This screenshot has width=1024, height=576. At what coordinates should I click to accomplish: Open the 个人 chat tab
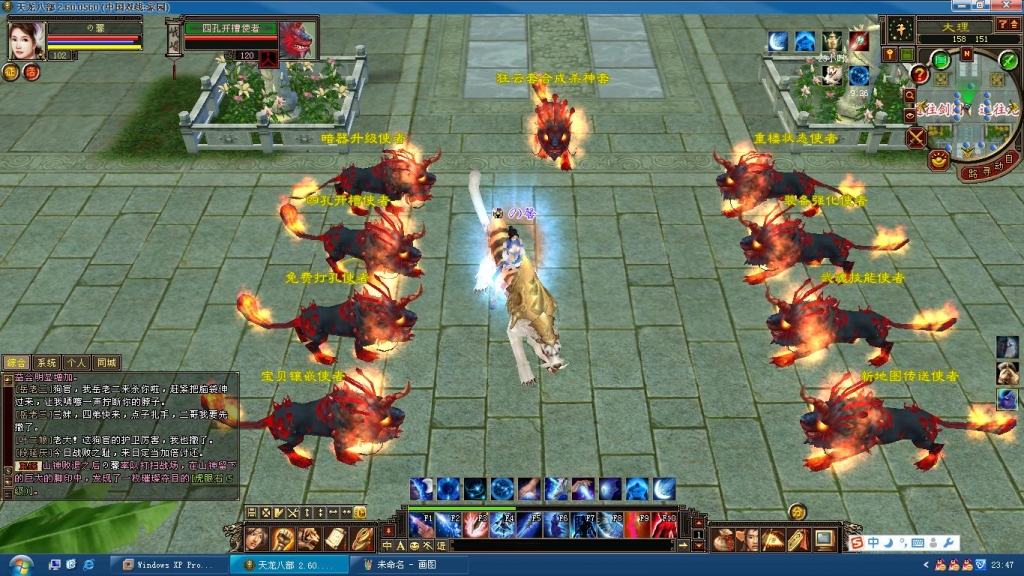pos(77,362)
